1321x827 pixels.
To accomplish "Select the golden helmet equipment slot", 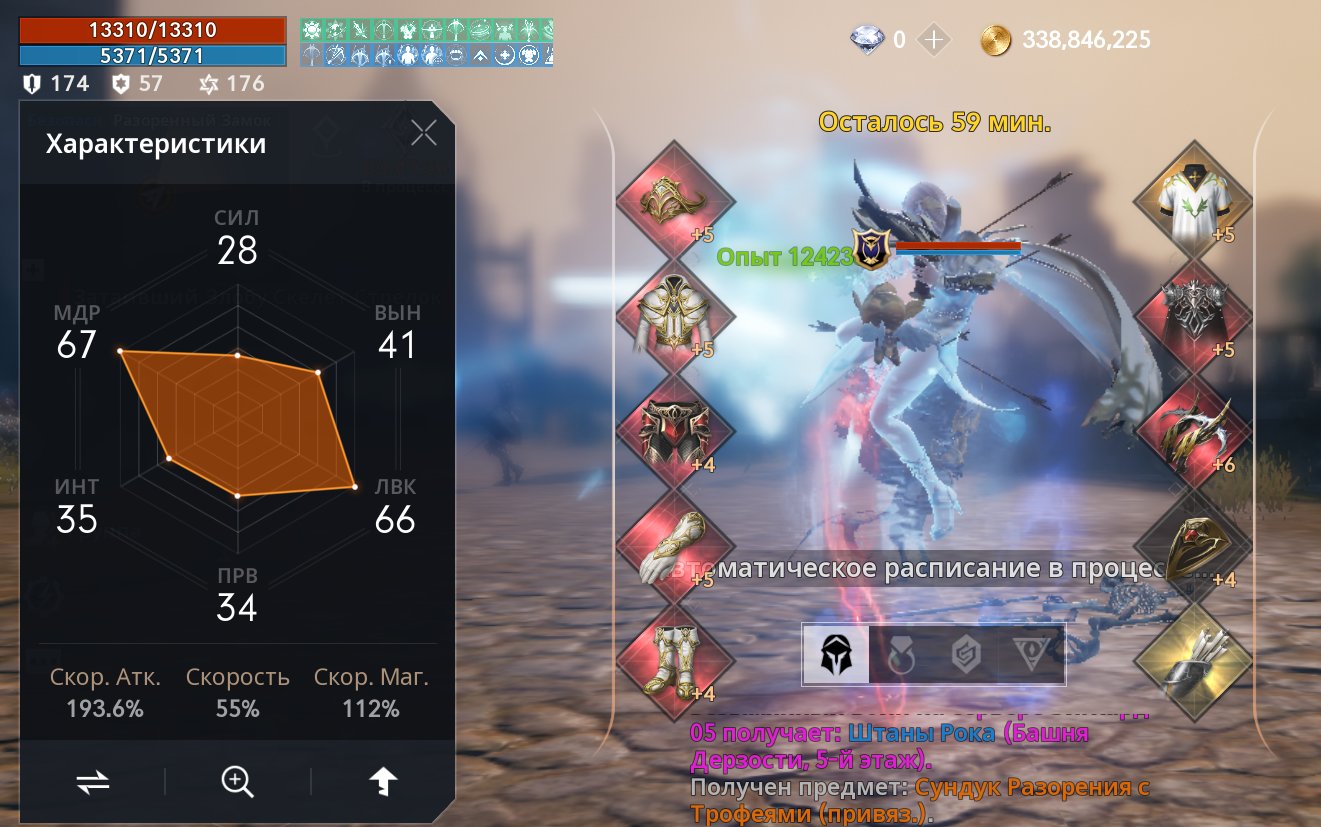I will pyautogui.click(x=676, y=199).
